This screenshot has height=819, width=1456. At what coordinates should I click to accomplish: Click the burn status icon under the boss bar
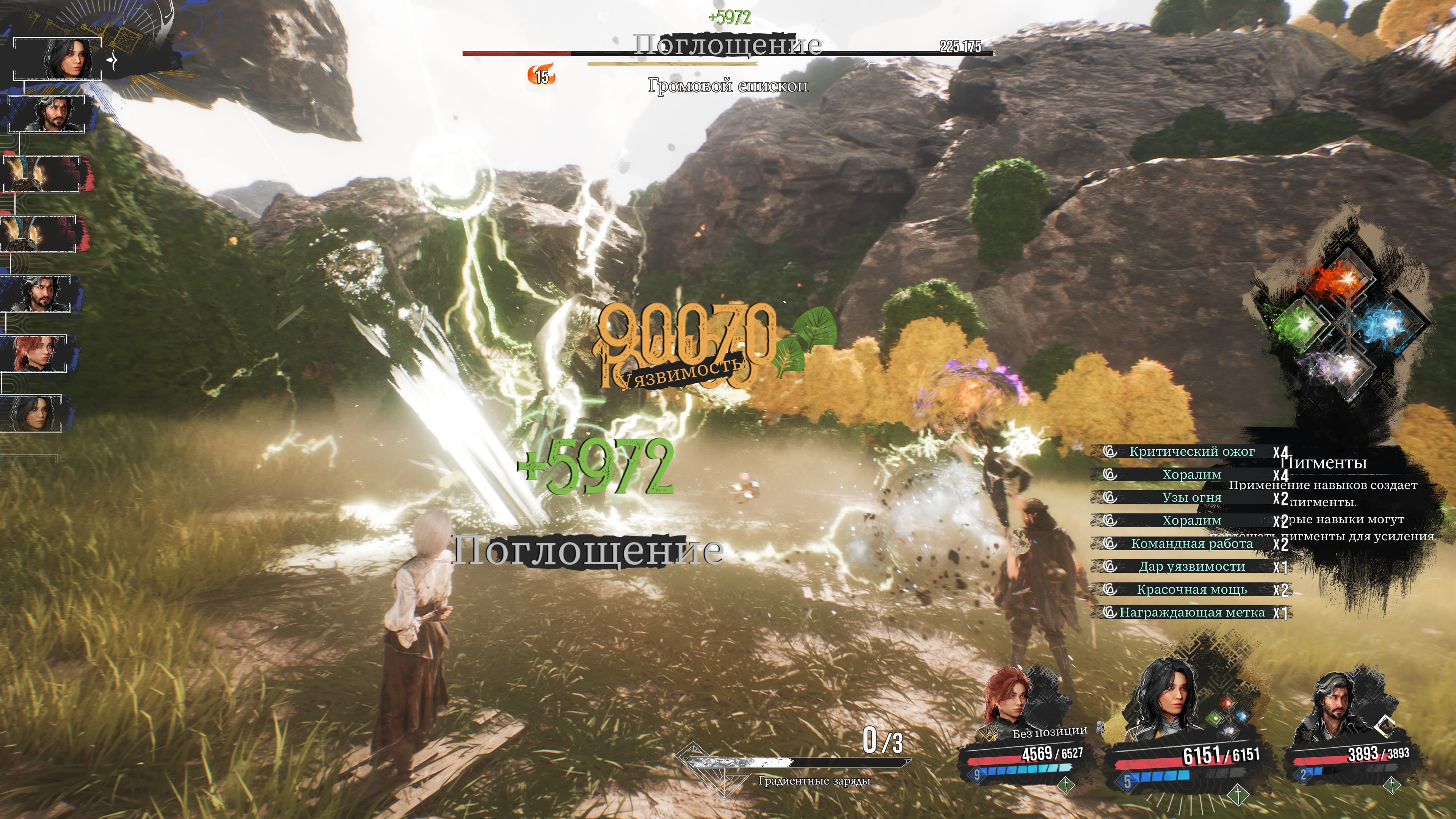[x=541, y=75]
